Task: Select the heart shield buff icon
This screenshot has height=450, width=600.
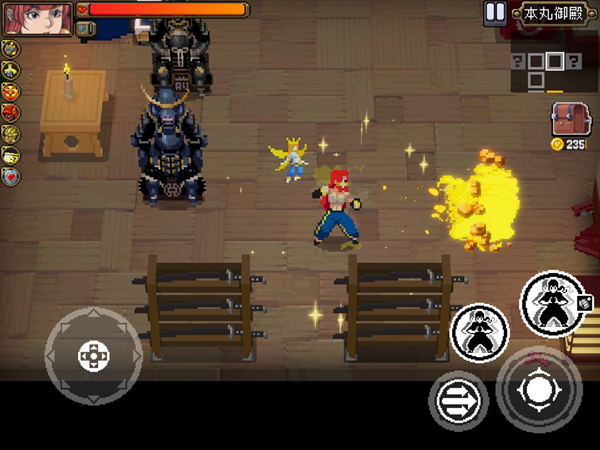Action: pos(12,176)
